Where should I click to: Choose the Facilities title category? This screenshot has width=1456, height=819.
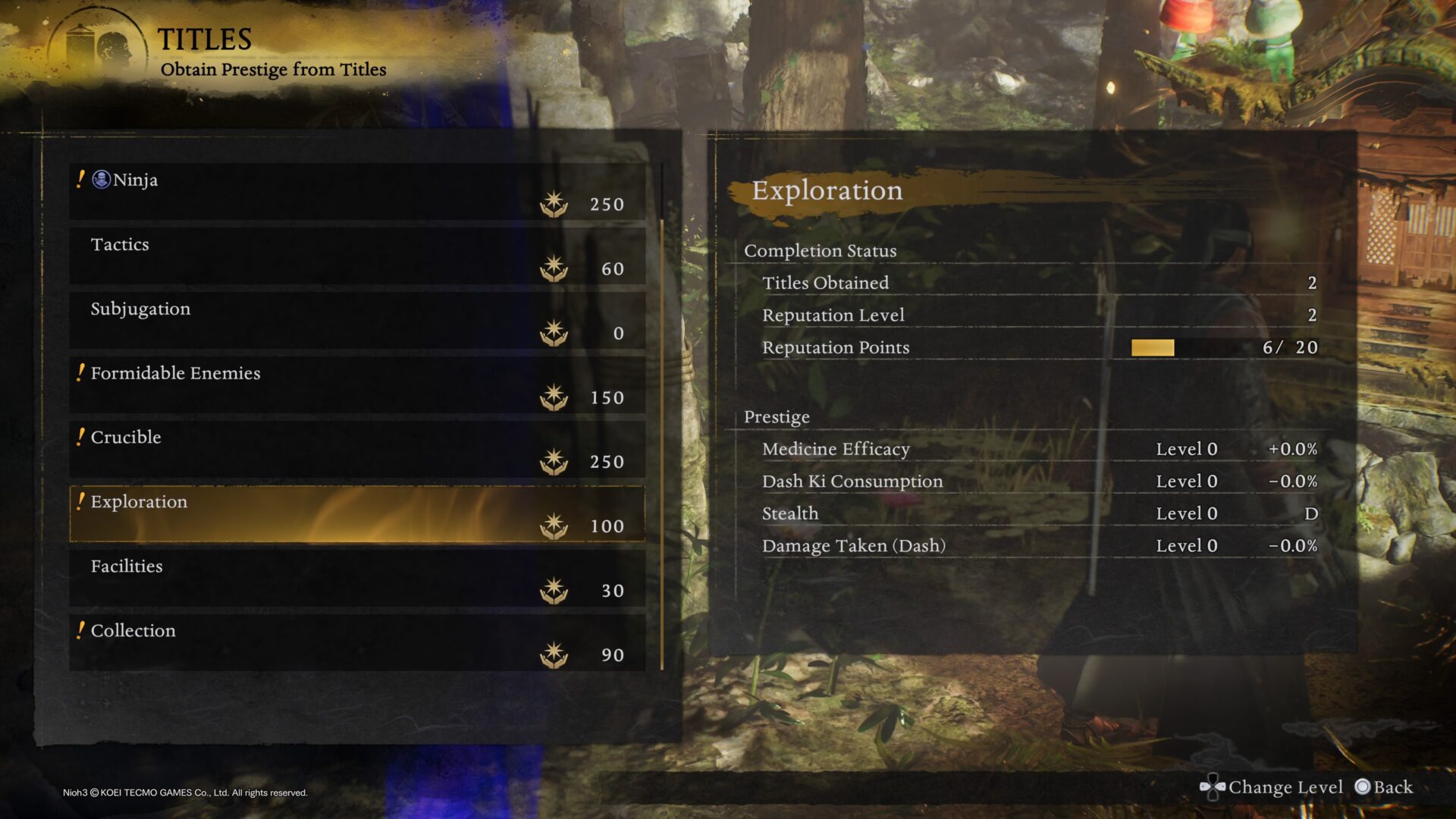[x=356, y=578]
